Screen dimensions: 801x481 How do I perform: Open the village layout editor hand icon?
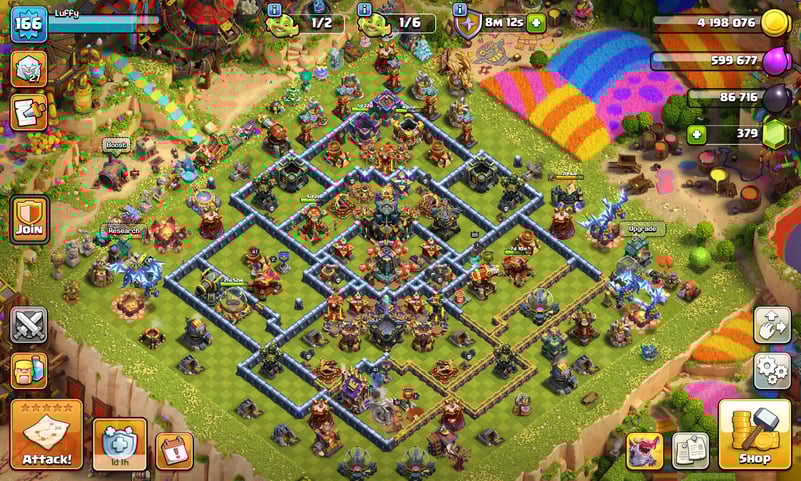(771, 325)
